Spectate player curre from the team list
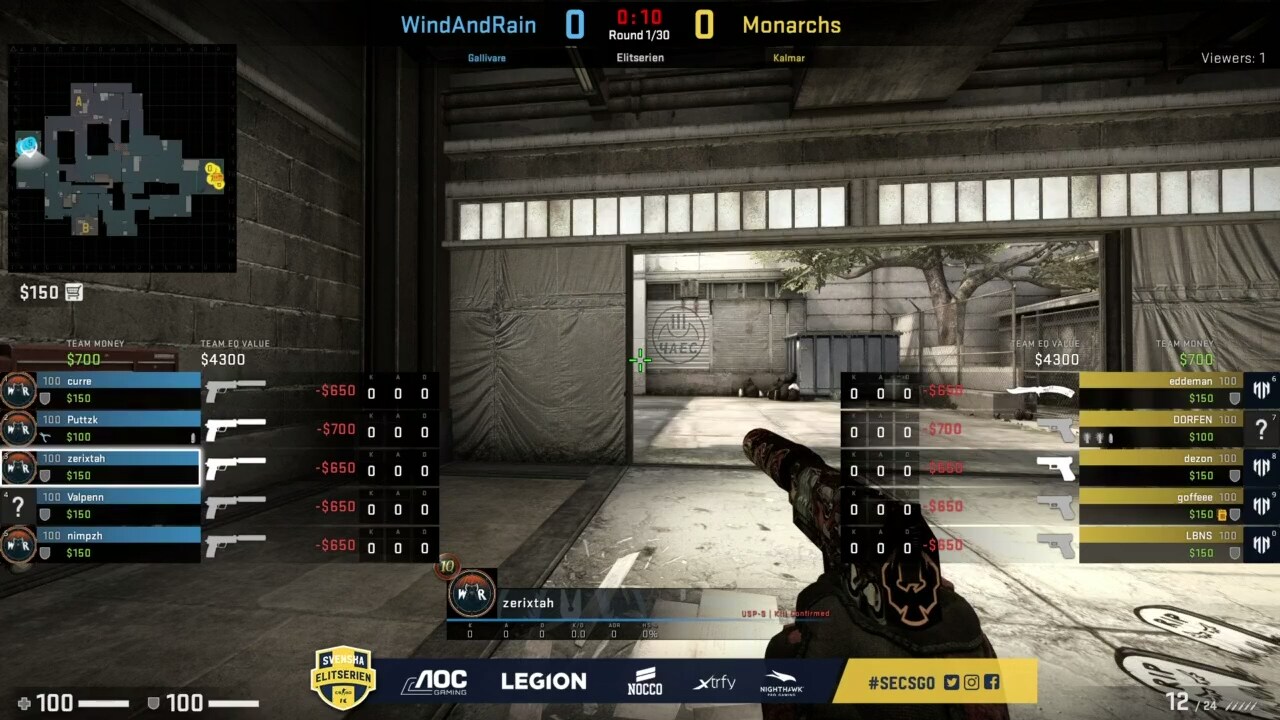 [118, 389]
